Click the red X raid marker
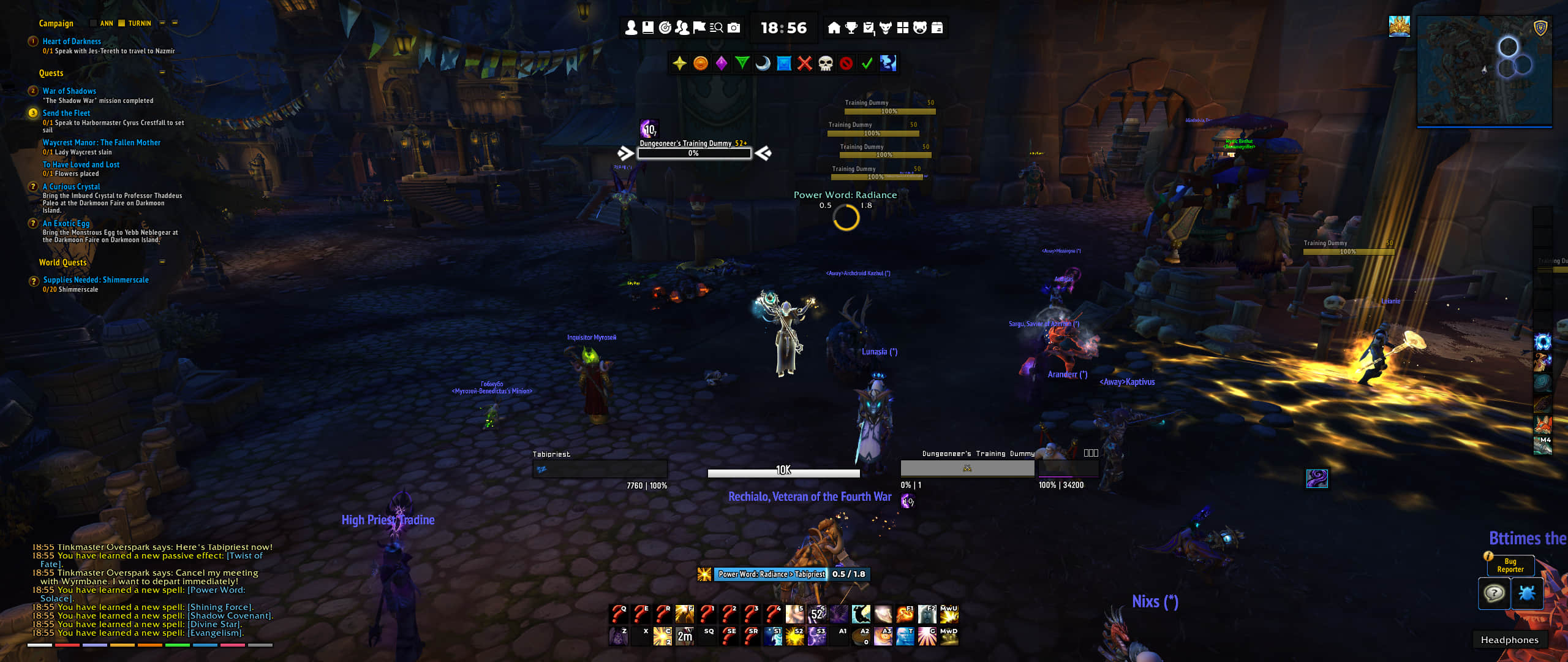 (804, 63)
